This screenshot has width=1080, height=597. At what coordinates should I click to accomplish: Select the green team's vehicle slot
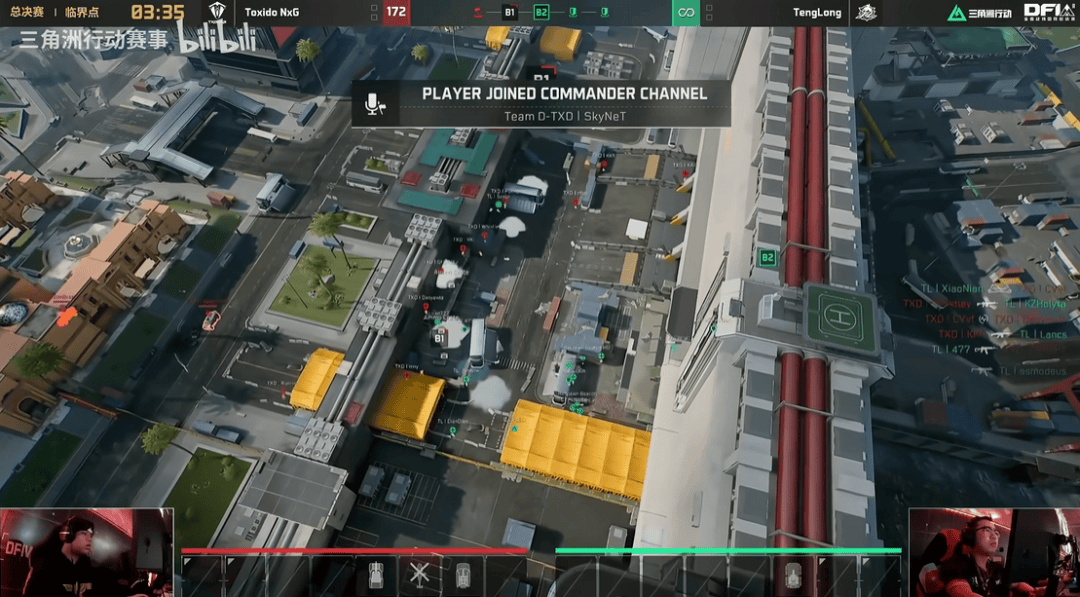[793, 576]
